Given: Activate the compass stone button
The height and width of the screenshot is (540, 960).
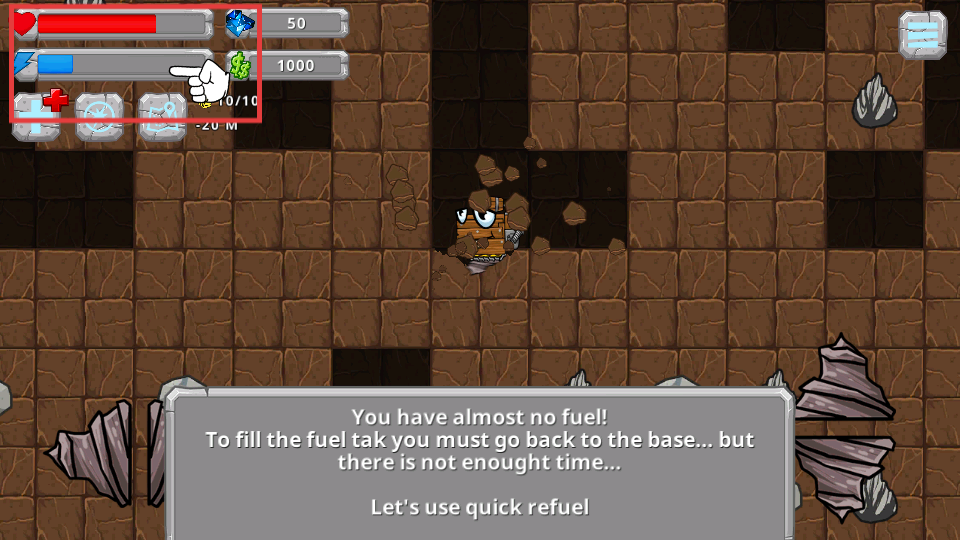Looking at the screenshot, I should point(99,116).
